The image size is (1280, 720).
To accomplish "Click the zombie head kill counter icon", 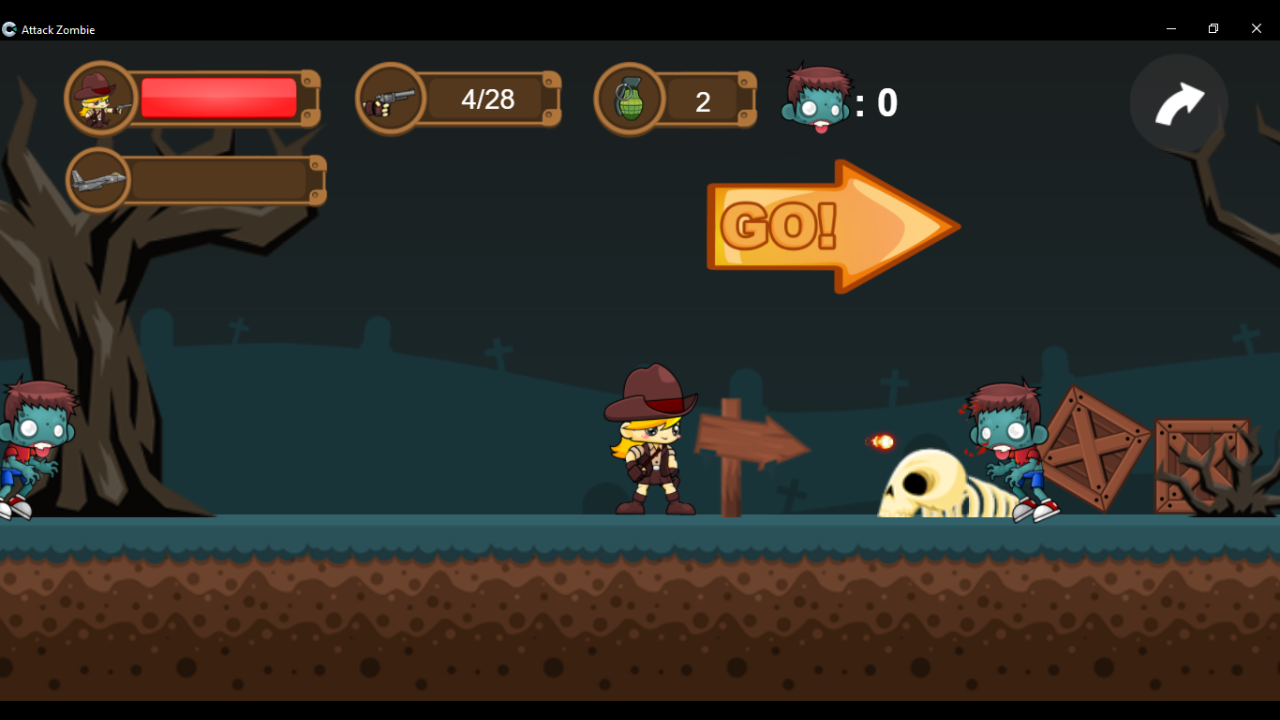I will point(816,103).
